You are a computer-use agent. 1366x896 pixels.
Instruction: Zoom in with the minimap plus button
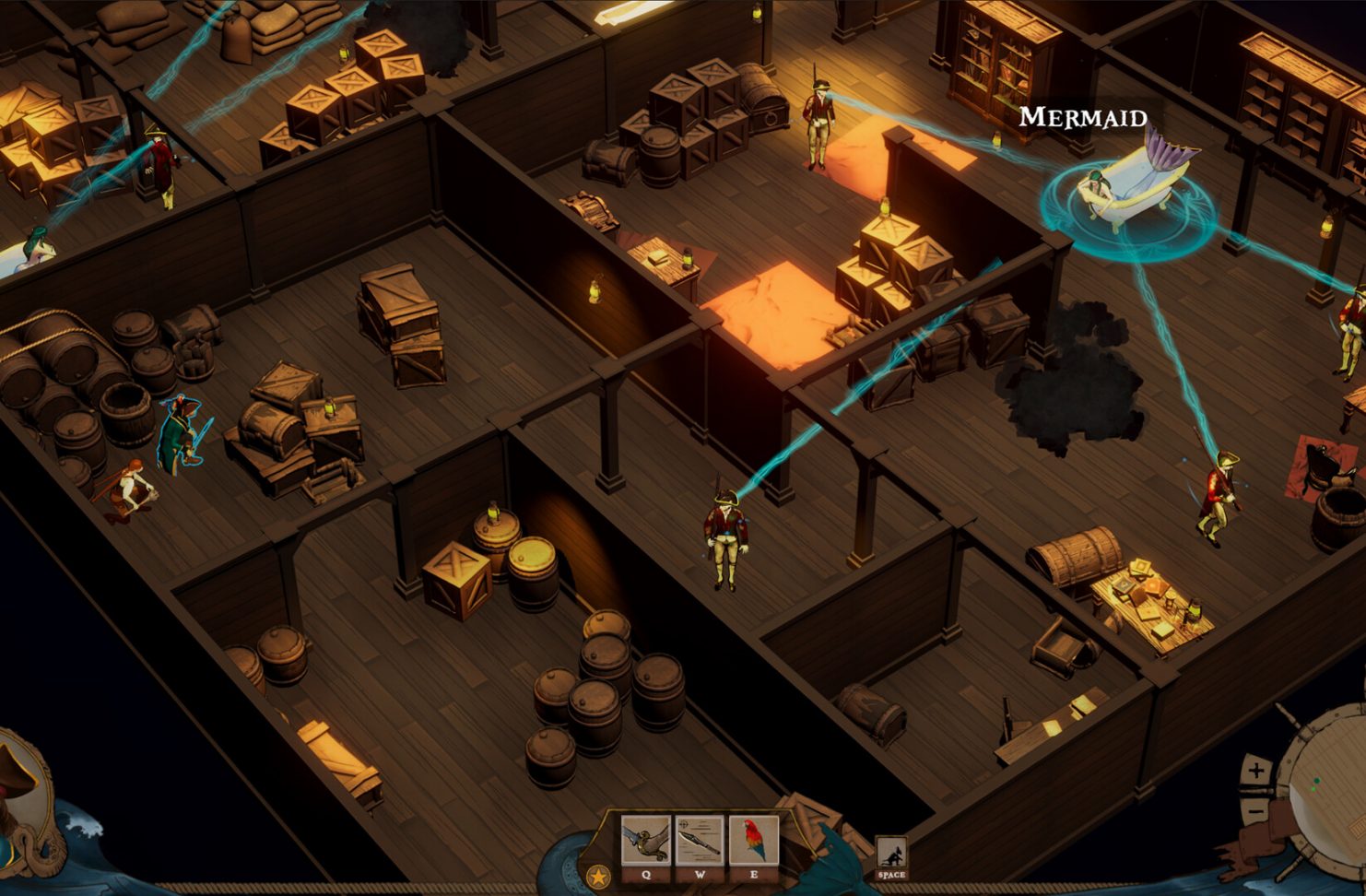click(x=1255, y=771)
